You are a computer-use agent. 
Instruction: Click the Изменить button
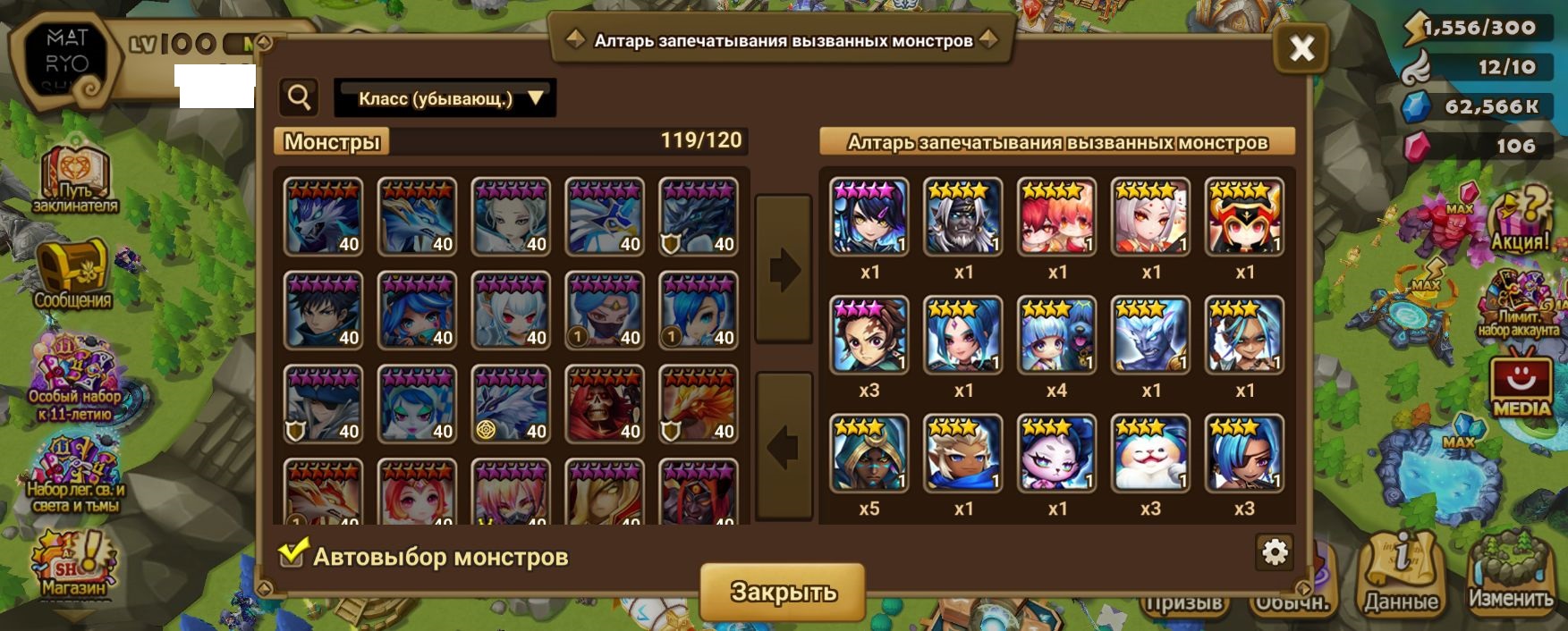pos(1511,574)
